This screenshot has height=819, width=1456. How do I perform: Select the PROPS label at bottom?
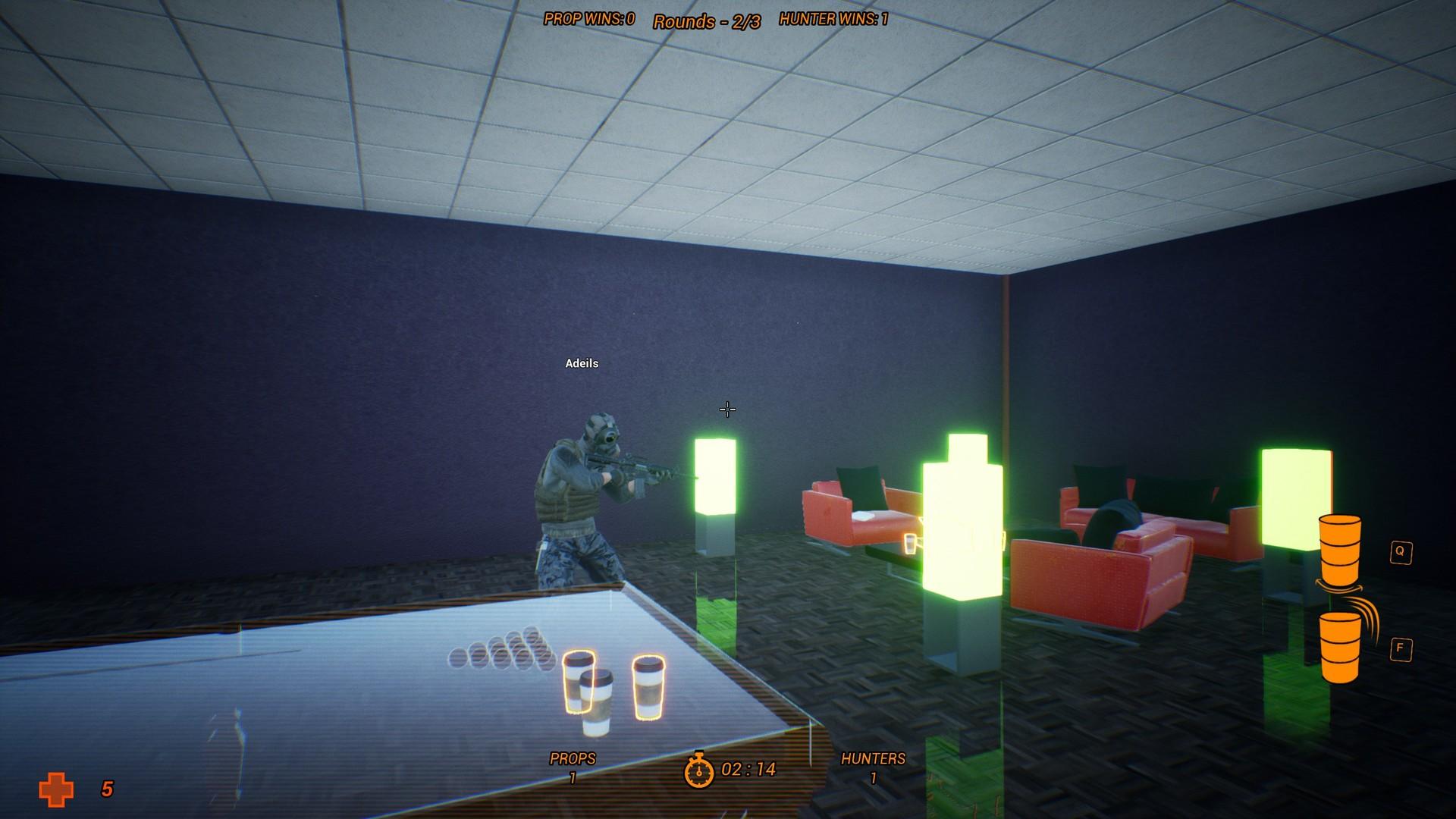click(x=573, y=757)
